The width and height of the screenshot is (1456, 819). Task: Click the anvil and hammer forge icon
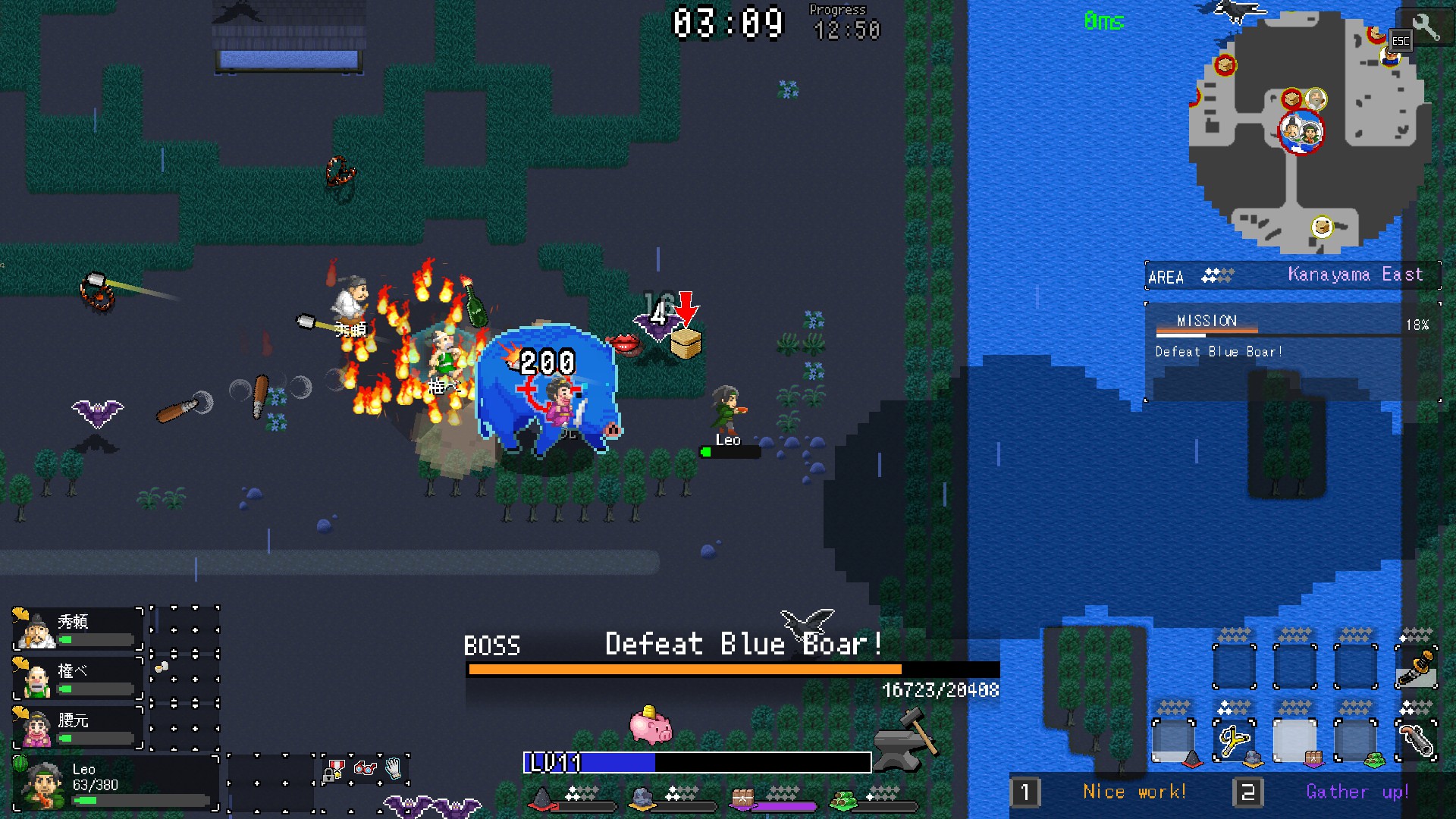tap(905, 736)
